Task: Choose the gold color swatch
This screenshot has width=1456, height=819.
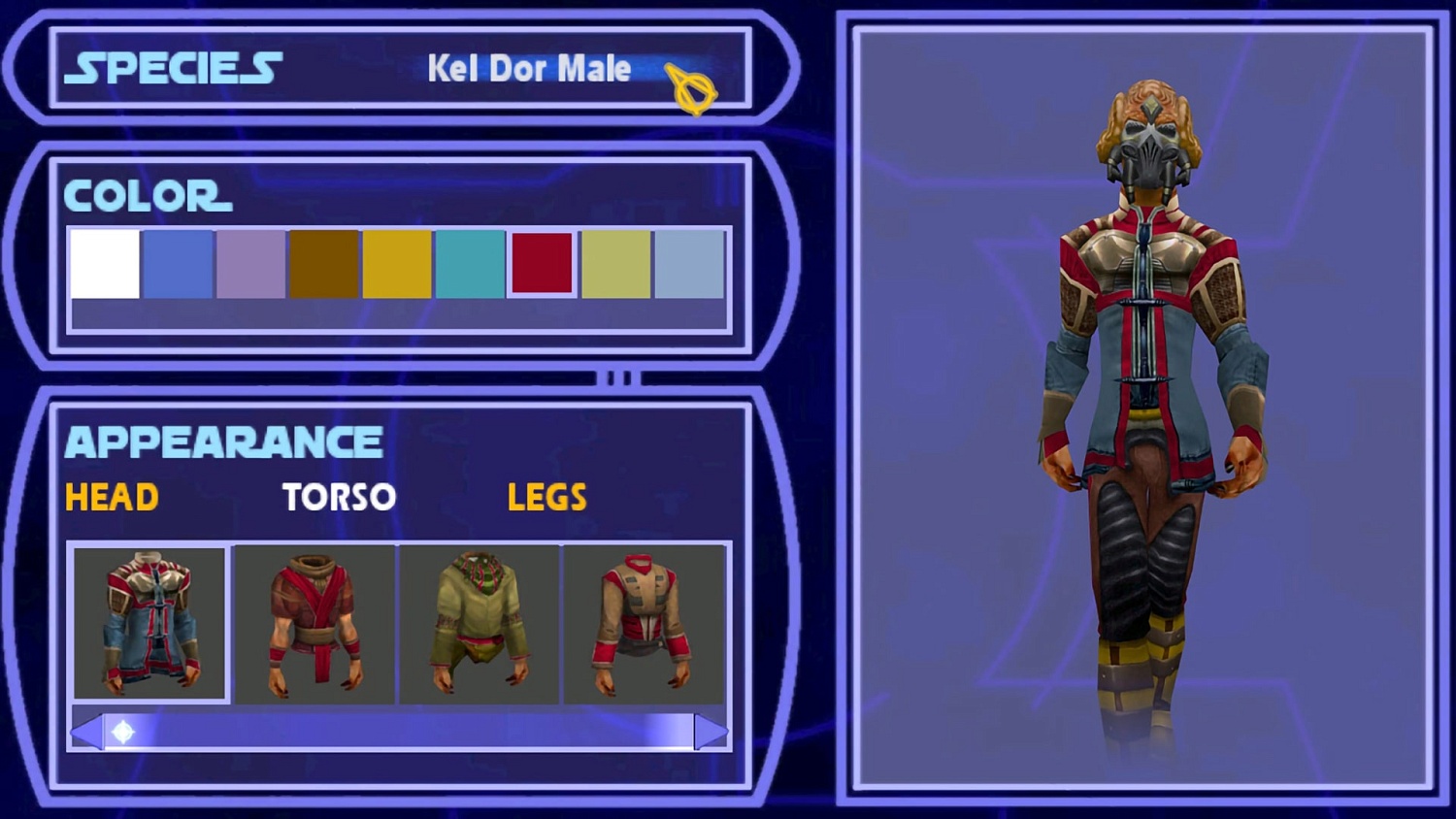Action: 397,262
